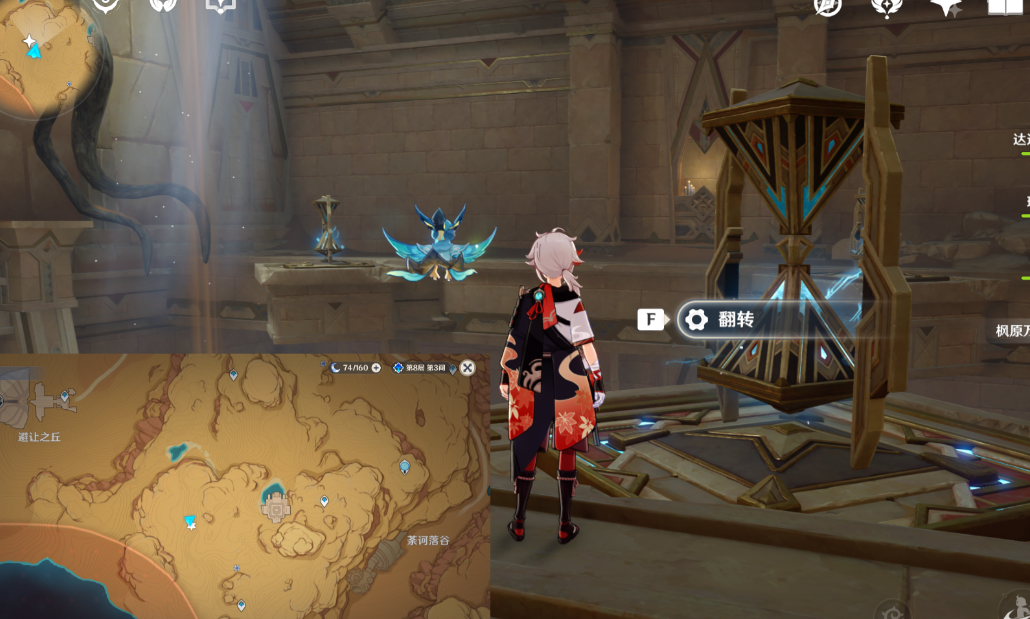The image size is (1030, 619).
Task: Switch to party member 枫原万叶
Action: tap(1012, 331)
